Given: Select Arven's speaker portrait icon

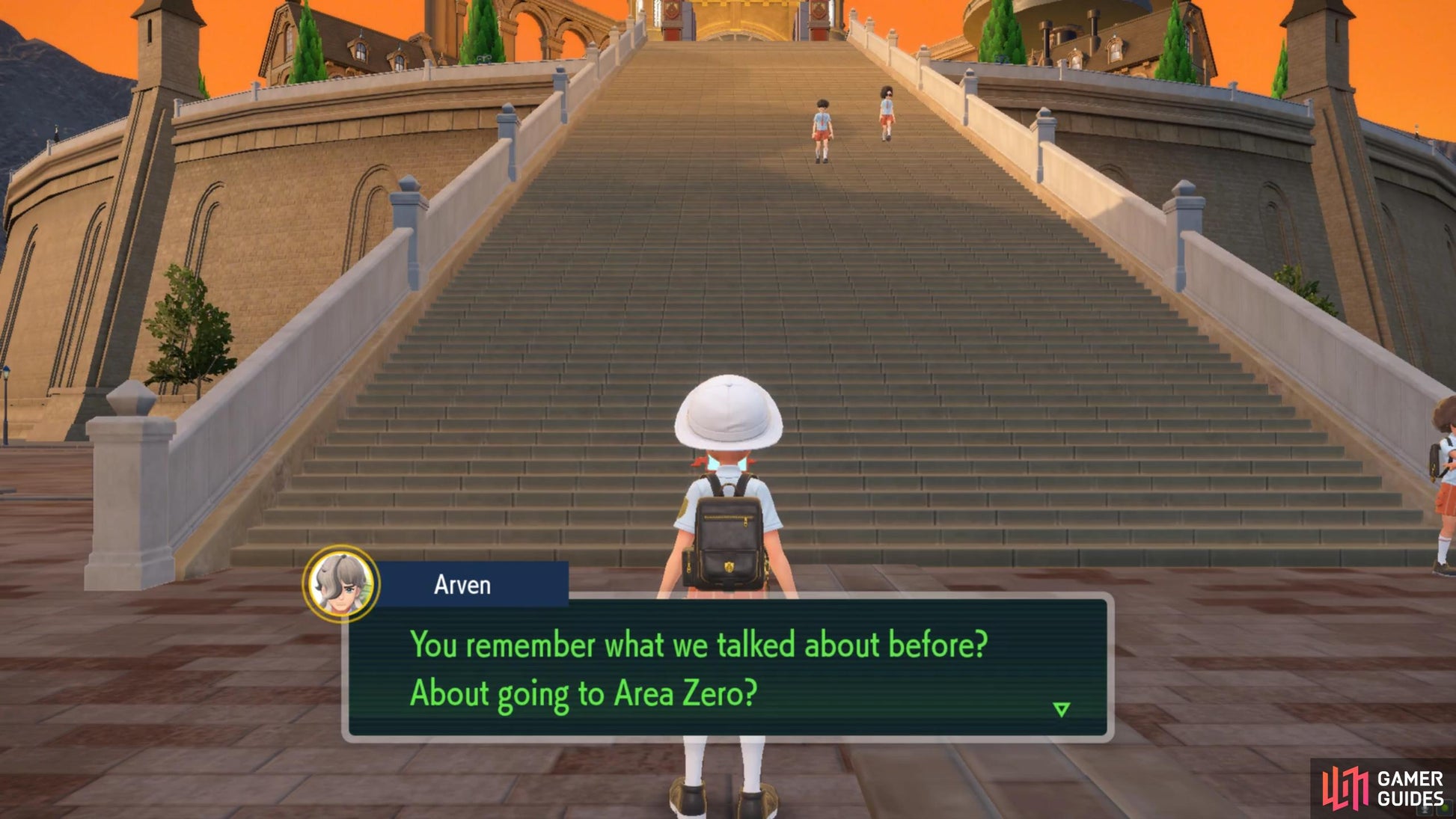Looking at the screenshot, I should (x=342, y=583).
